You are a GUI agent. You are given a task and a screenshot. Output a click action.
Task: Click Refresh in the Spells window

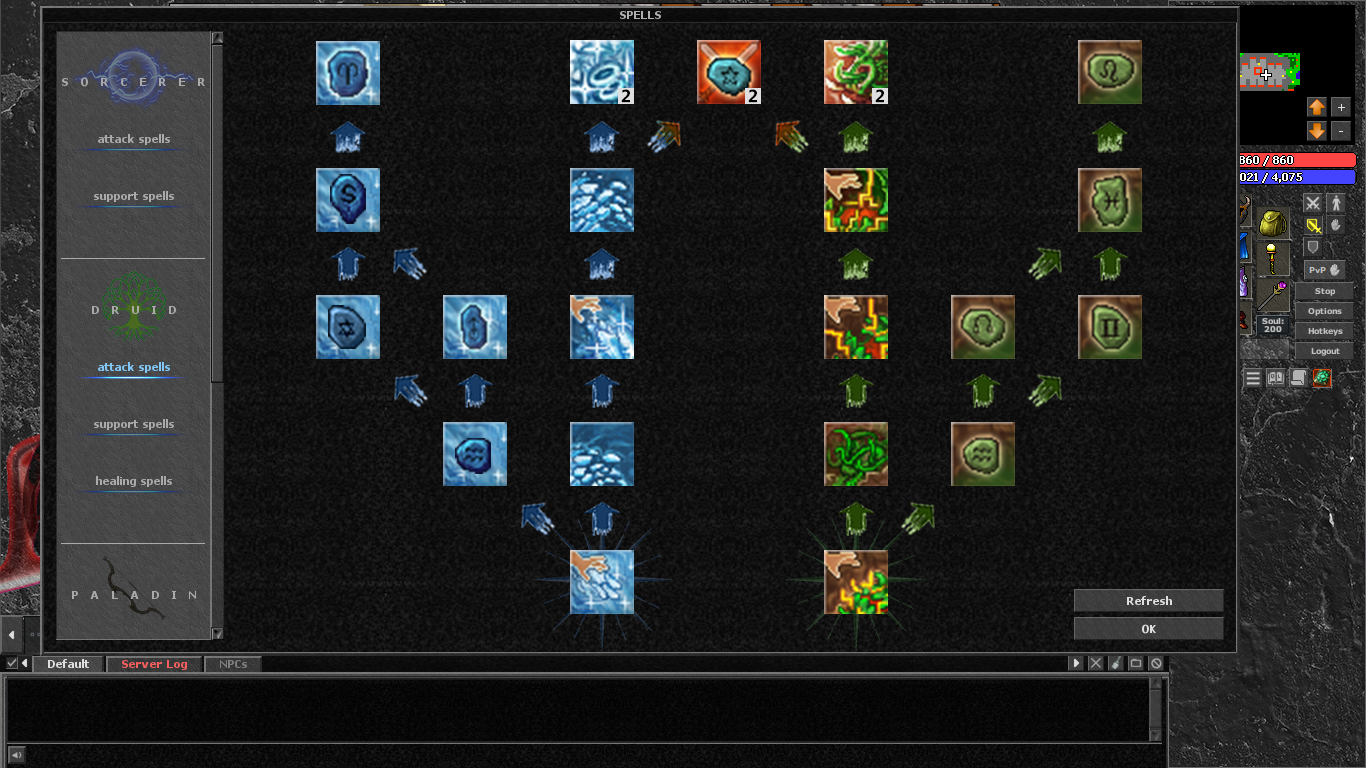coord(1147,600)
